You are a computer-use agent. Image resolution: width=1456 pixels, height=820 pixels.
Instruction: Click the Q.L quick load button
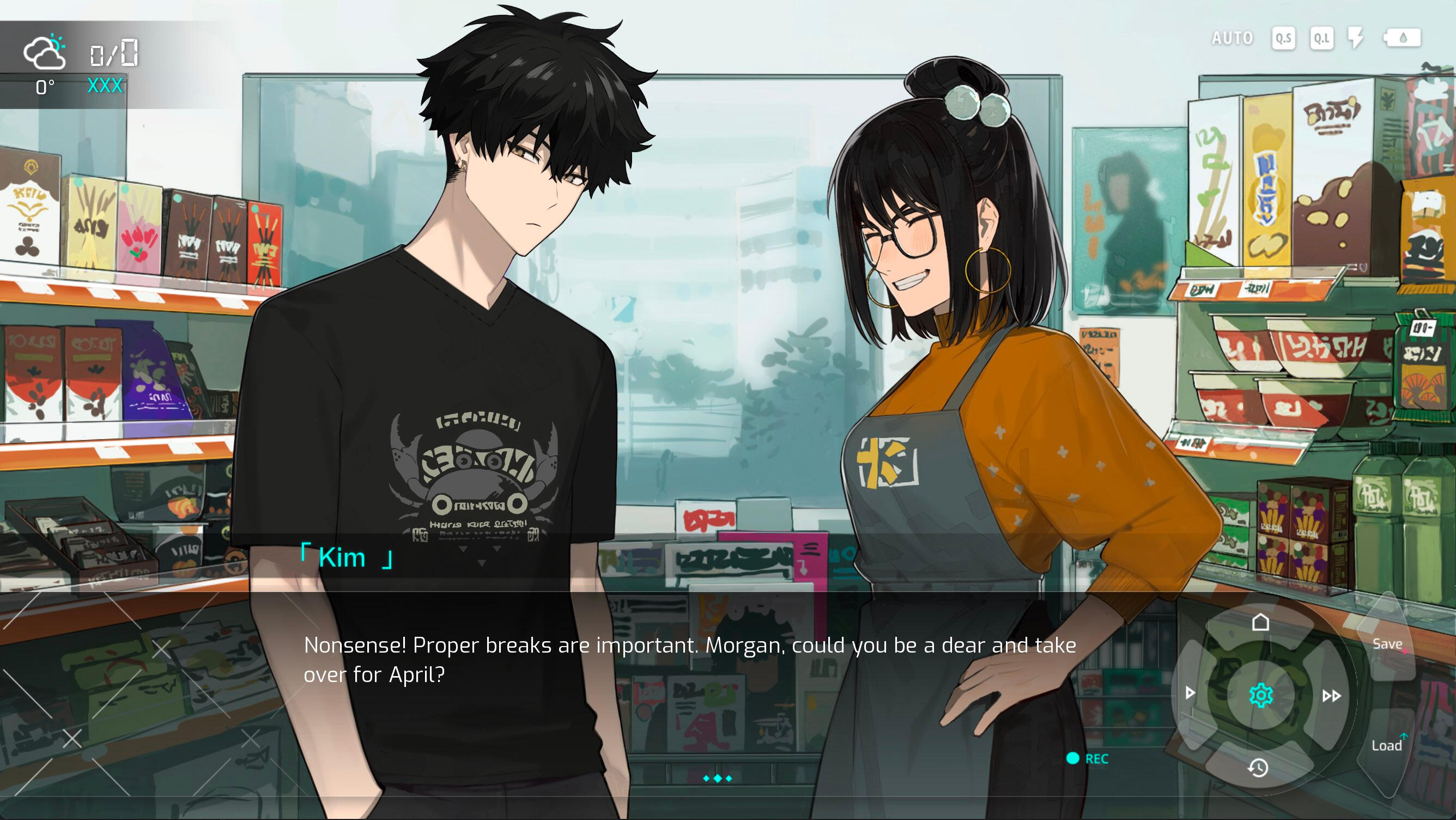(1321, 39)
